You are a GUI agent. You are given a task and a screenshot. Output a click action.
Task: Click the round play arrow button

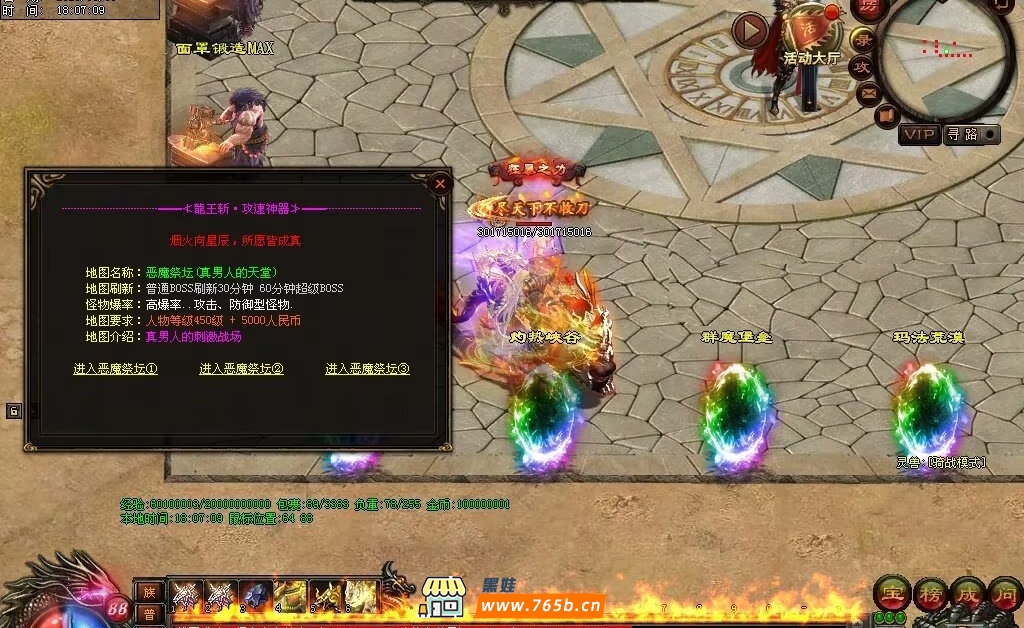[750, 30]
